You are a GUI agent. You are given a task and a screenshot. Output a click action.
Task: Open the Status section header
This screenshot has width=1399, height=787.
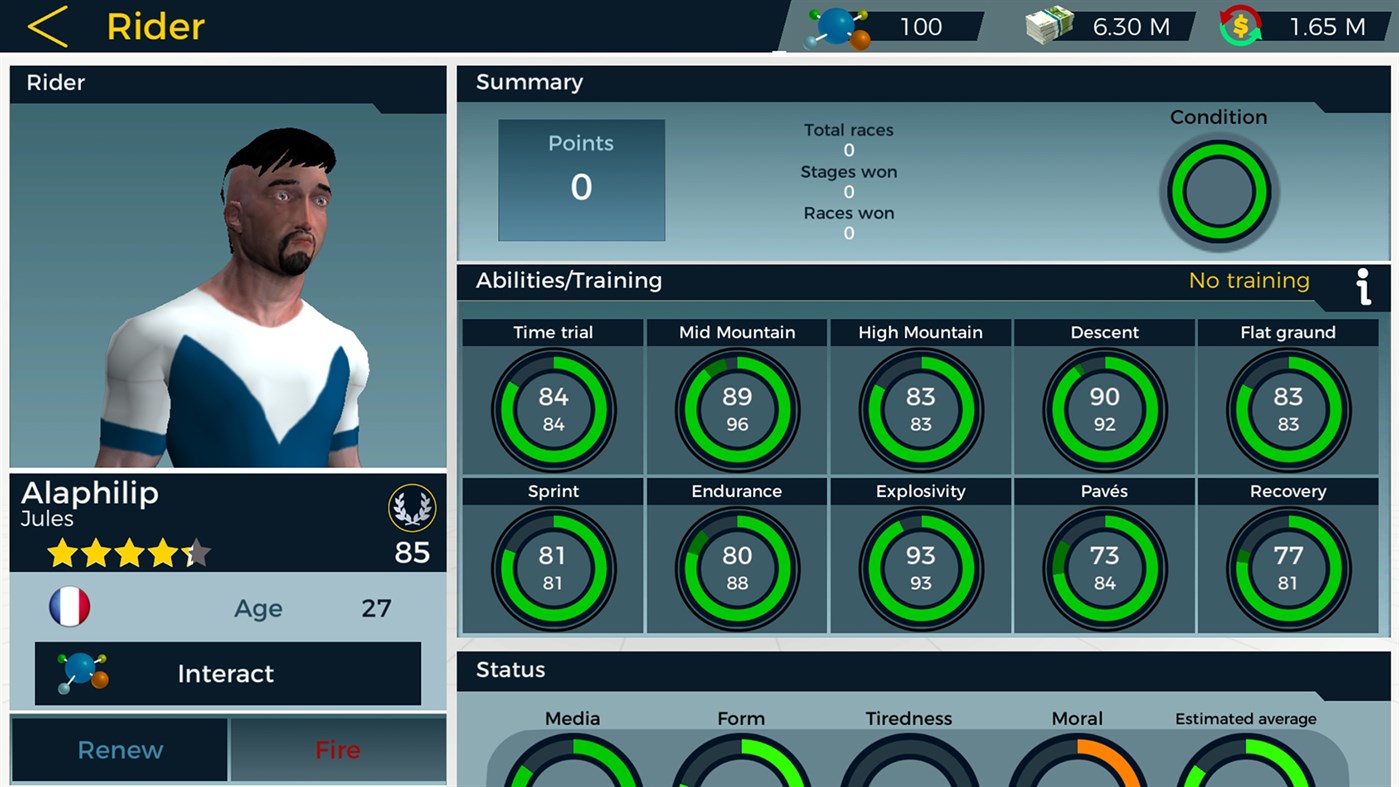(508, 670)
